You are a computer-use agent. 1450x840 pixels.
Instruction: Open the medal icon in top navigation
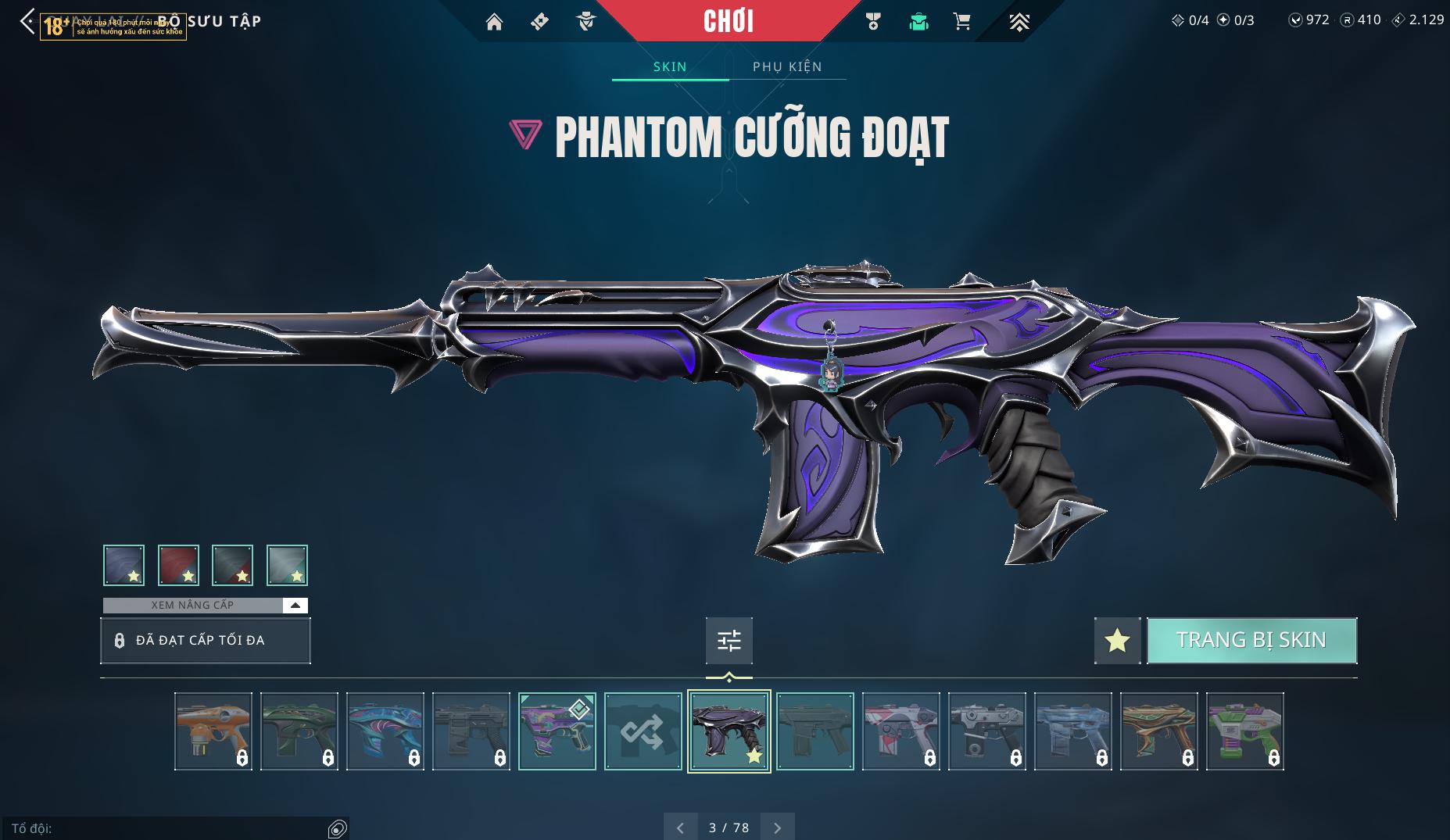pyautogui.click(x=873, y=22)
